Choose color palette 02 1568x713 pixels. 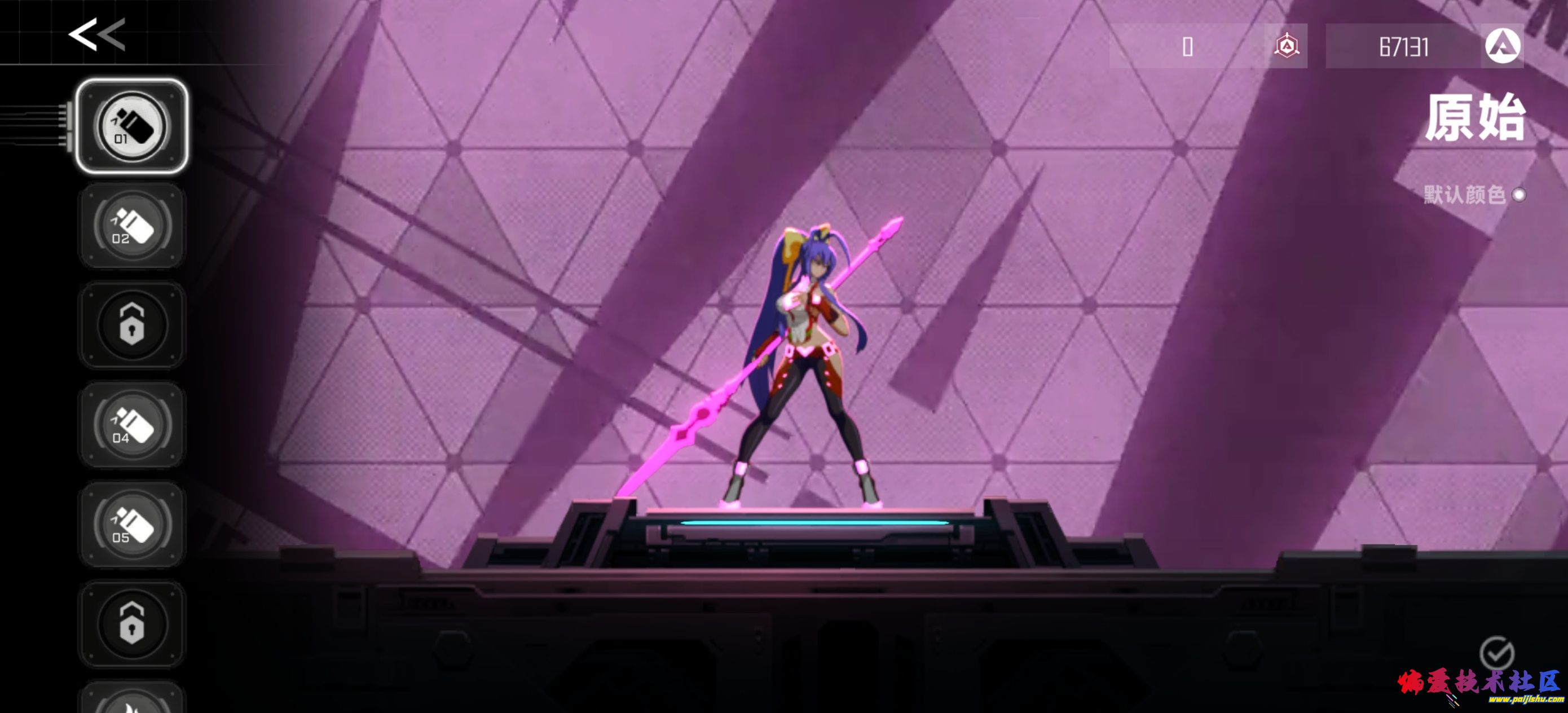tap(131, 226)
